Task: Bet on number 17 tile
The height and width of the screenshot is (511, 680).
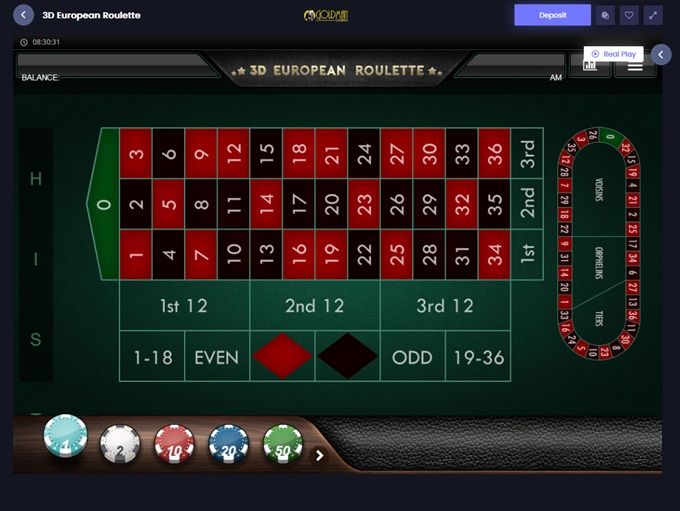Action: [299, 204]
